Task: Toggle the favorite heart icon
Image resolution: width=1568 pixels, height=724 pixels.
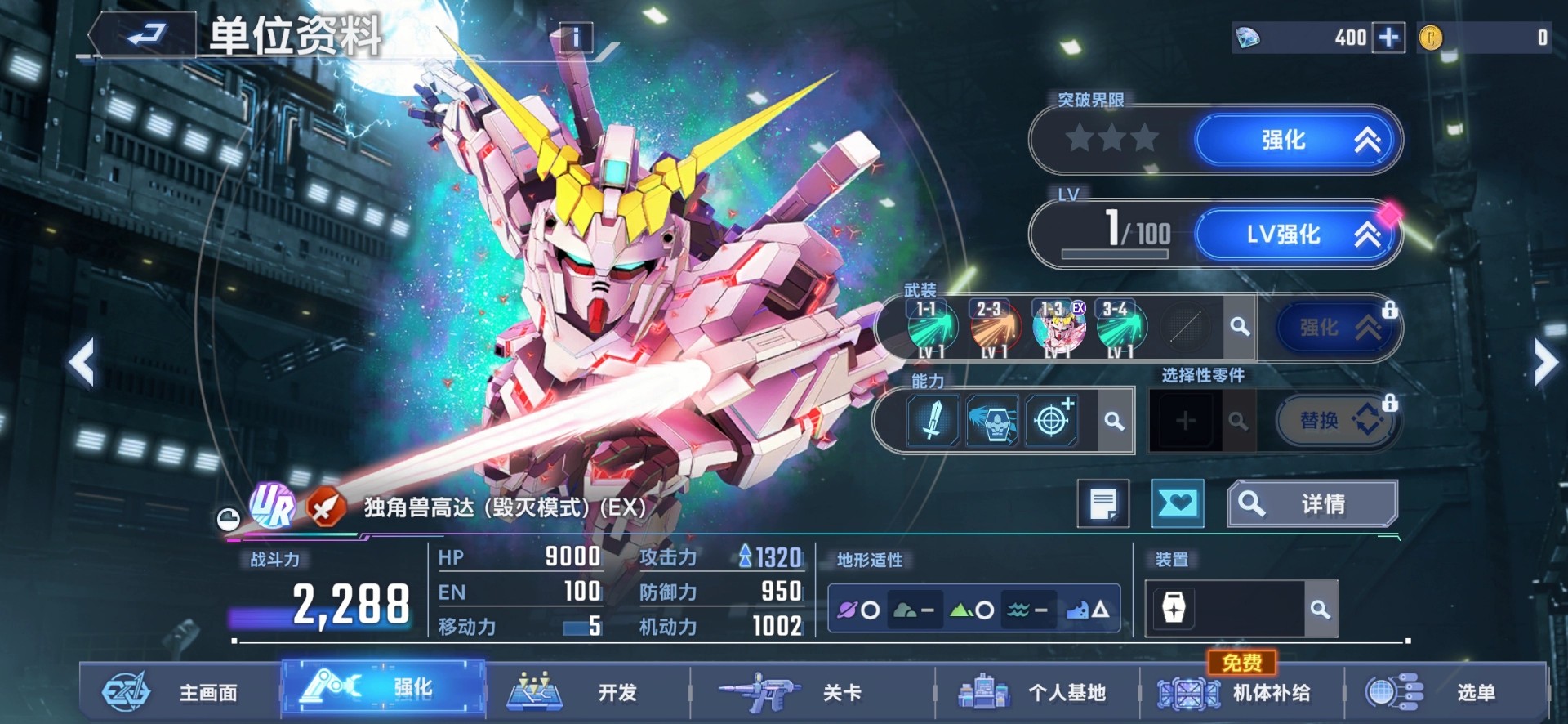Action: coord(1178,503)
